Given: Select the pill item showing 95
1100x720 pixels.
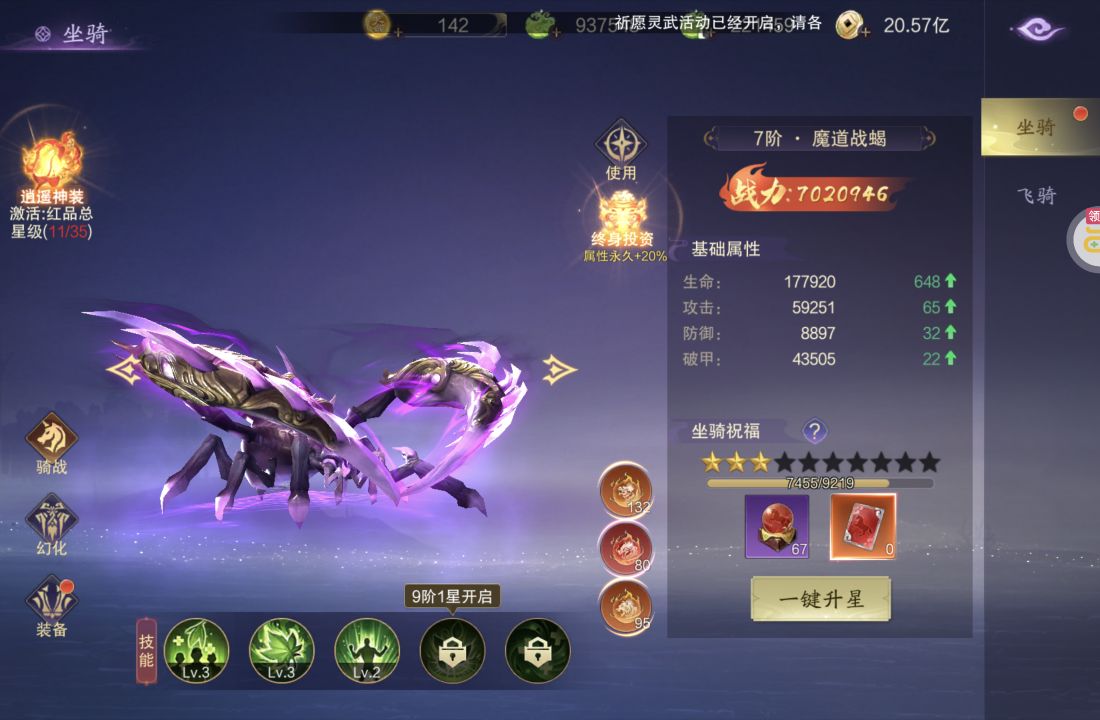Looking at the screenshot, I should click(x=625, y=605).
